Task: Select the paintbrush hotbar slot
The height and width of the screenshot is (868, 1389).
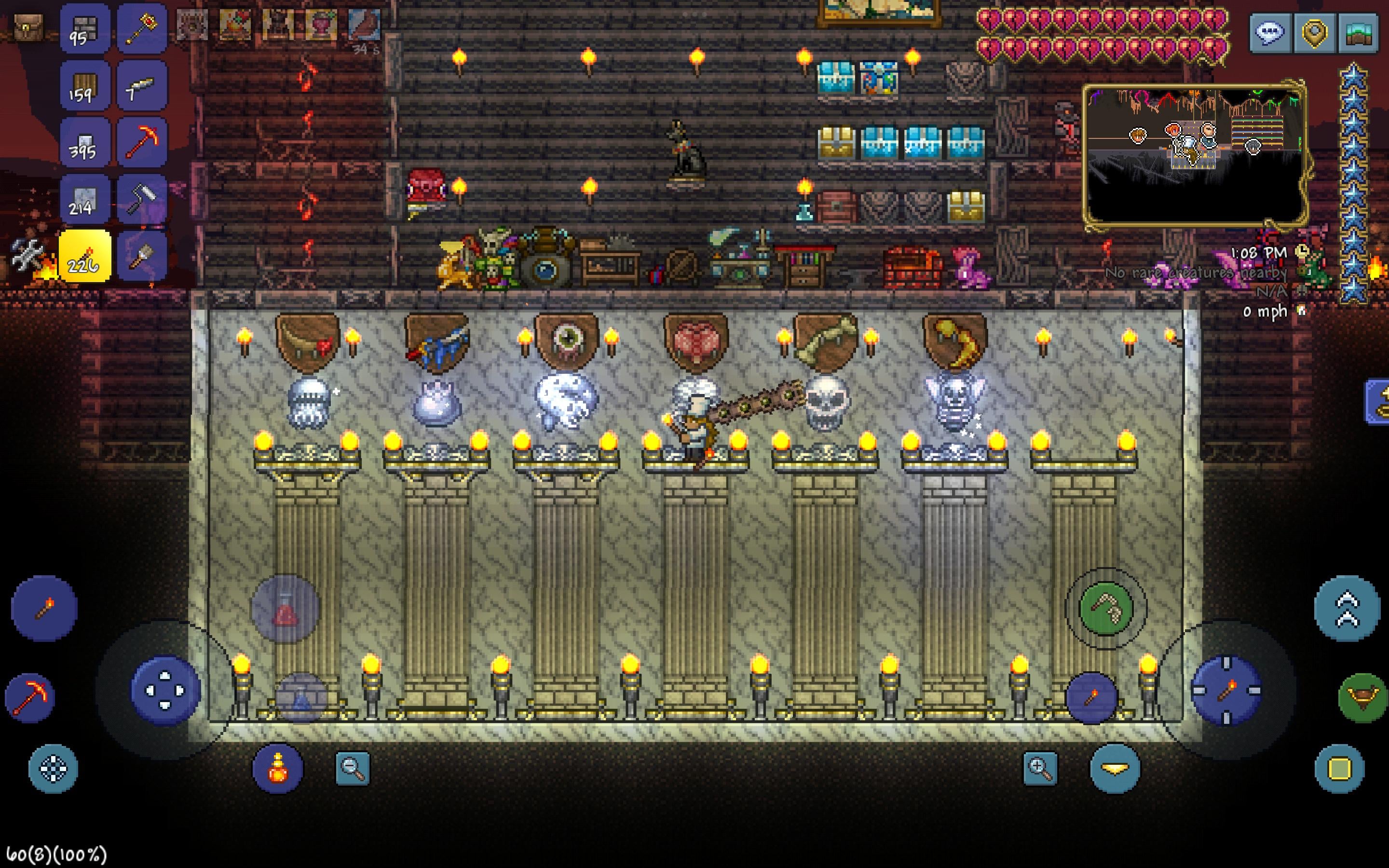Action: tap(141, 256)
